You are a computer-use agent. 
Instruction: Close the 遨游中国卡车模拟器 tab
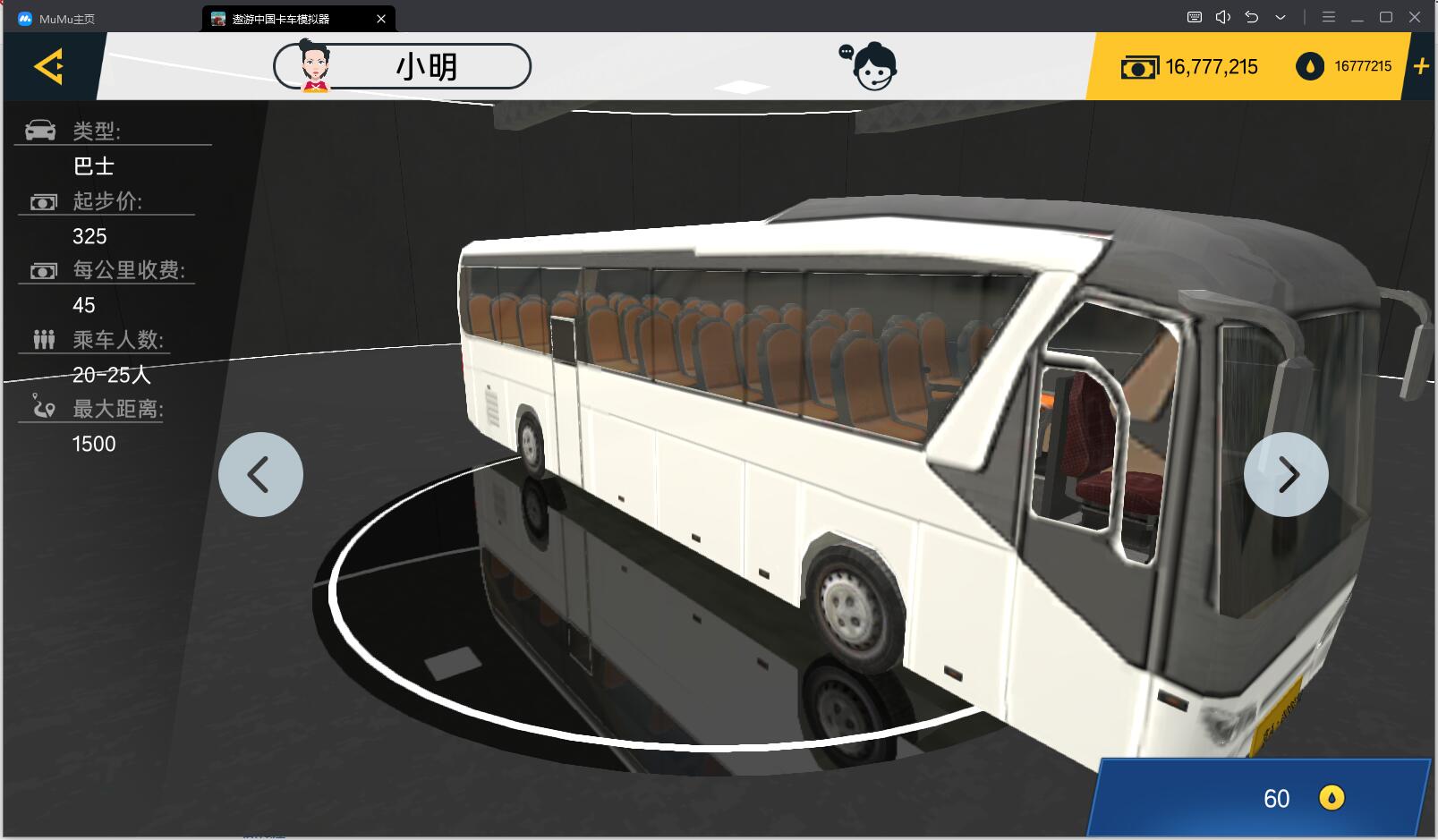pos(381,19)
